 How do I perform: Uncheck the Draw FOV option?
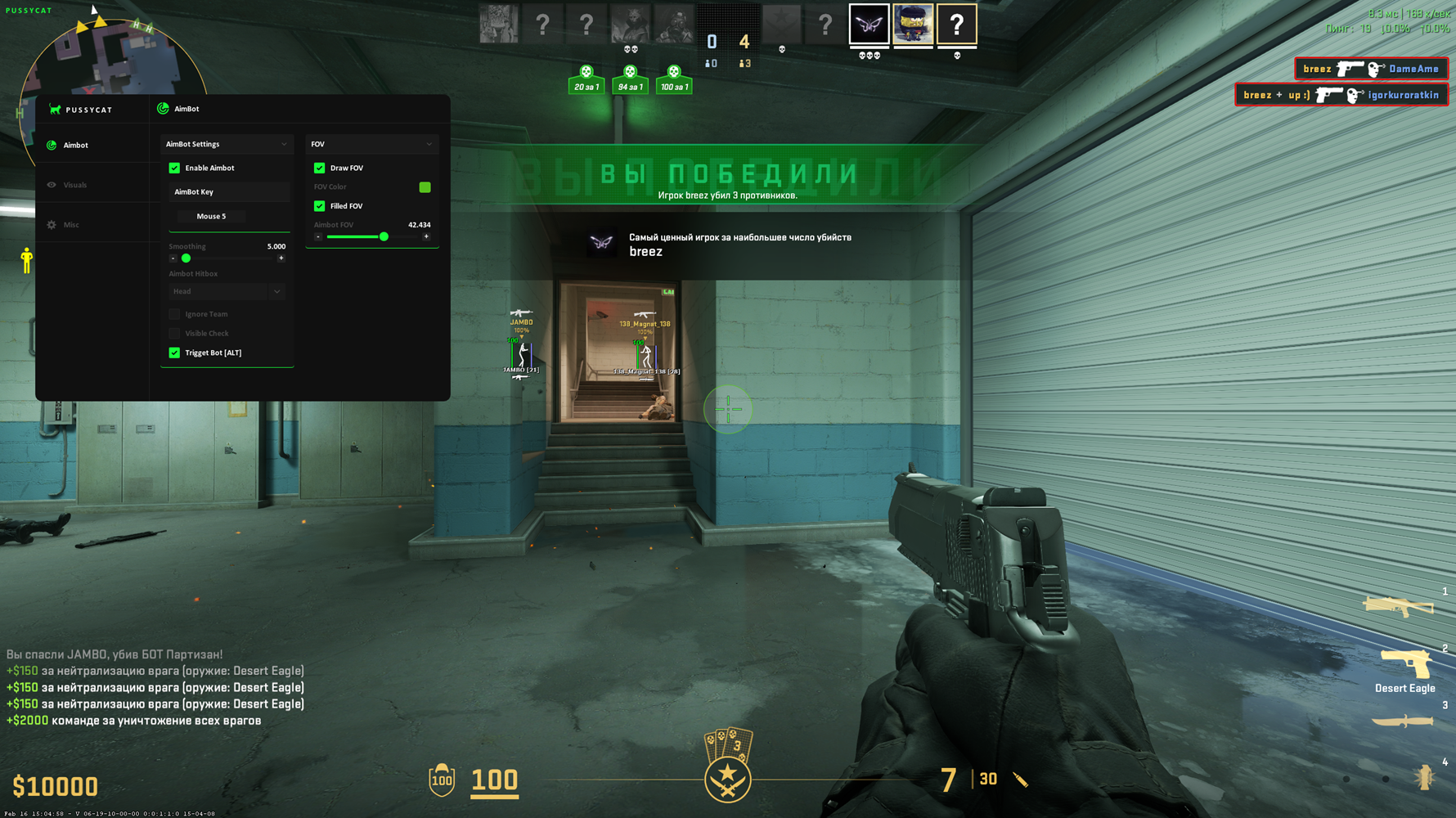[x=320, y=168]
